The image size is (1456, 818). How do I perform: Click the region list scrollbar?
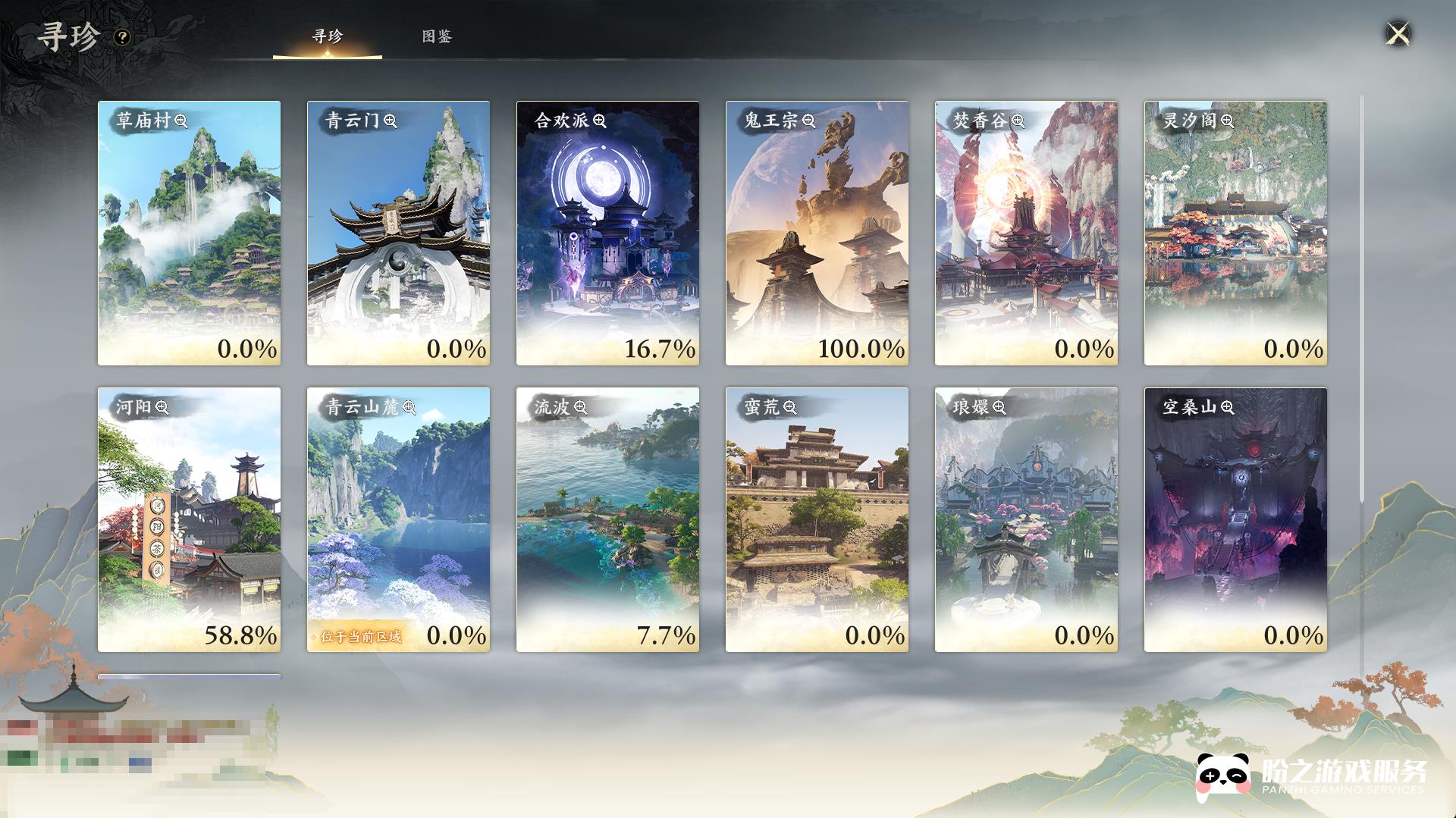[1361, 303]
